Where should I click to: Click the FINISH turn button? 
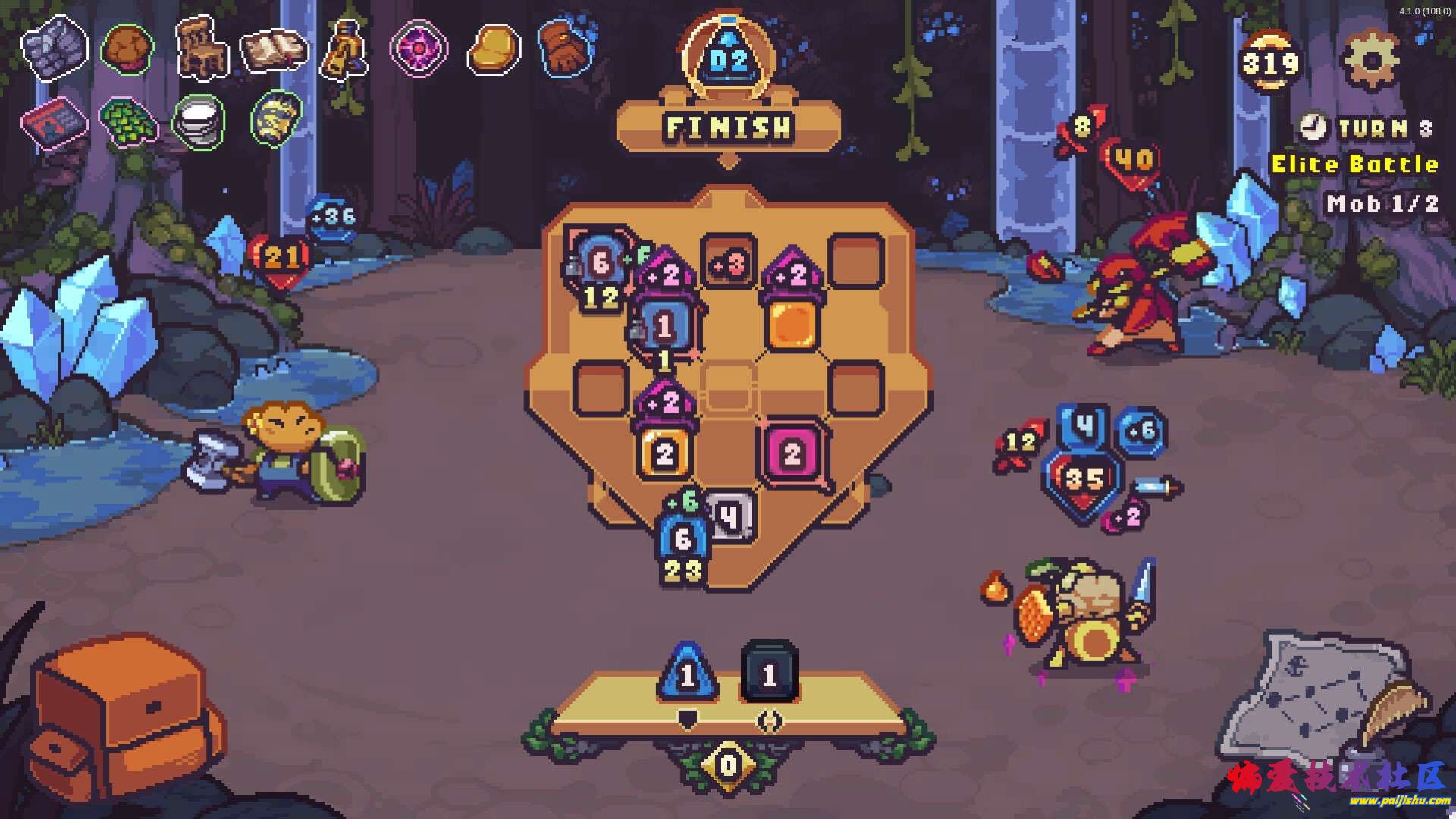(728, 127)
